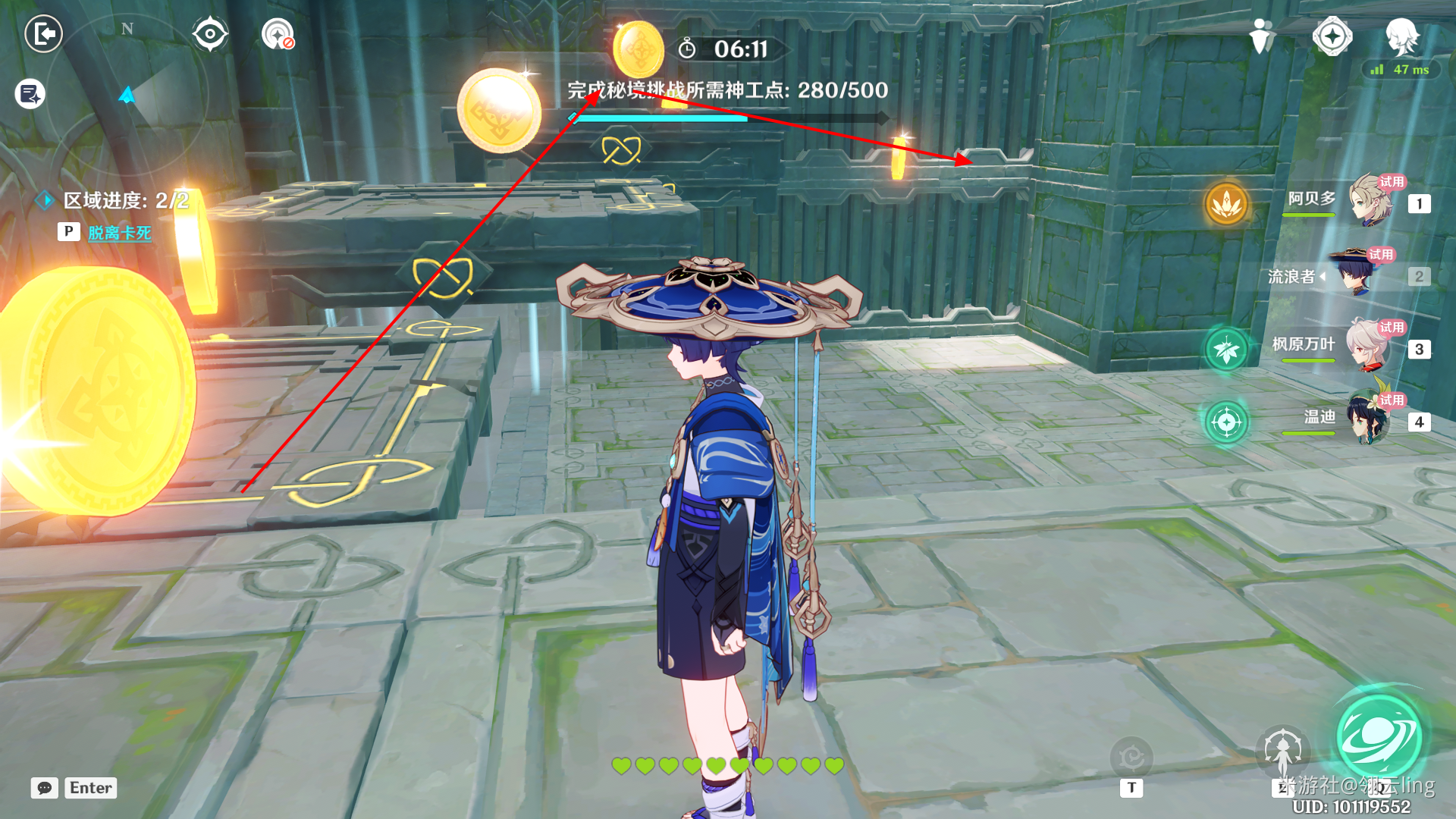This screenshot has height=819, width=1456.
Task: Open the co-op figure icon
Action: (1260, 35)
